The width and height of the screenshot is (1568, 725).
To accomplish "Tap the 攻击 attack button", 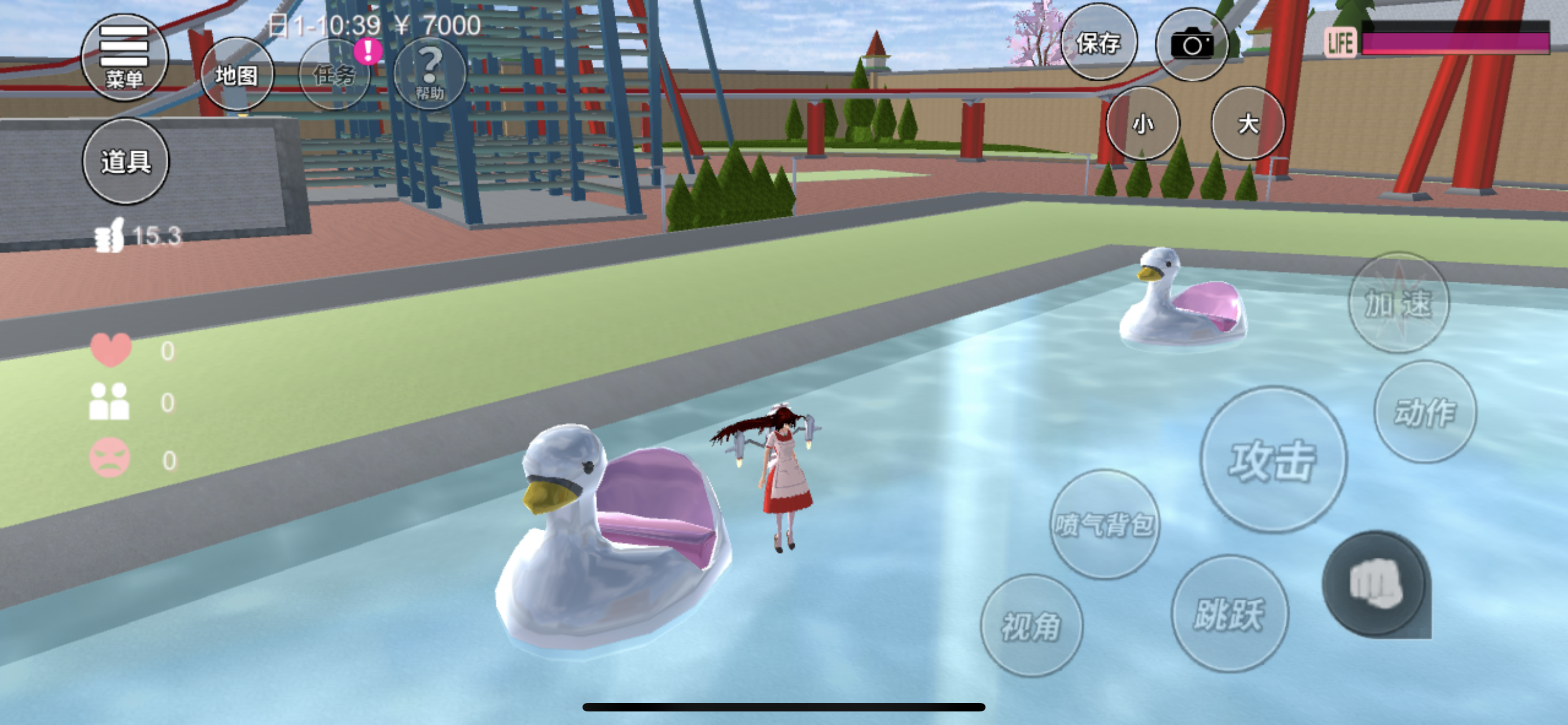I will (x=1273, y=460).
